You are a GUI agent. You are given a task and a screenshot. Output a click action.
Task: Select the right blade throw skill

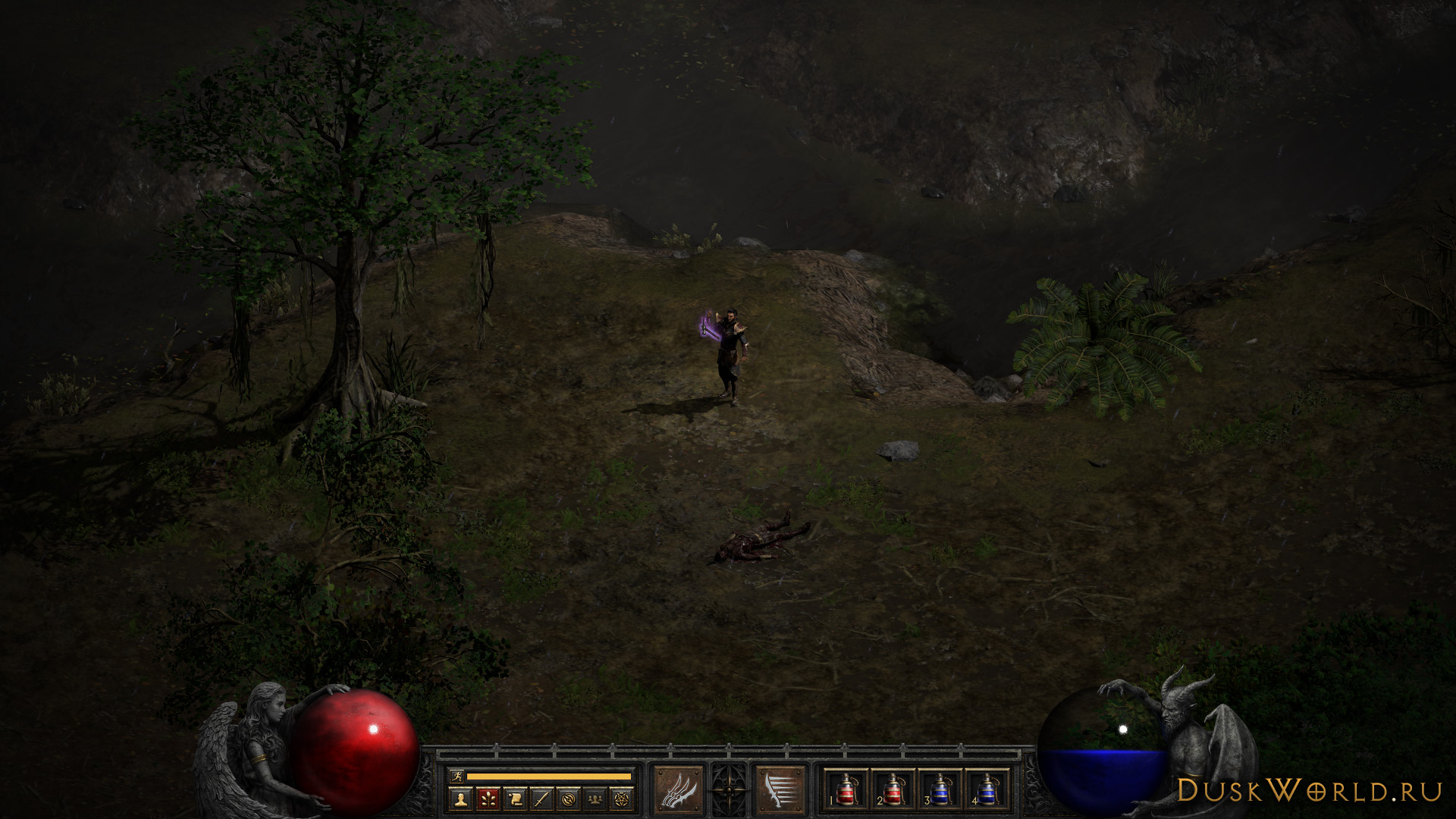click(780, 791)
